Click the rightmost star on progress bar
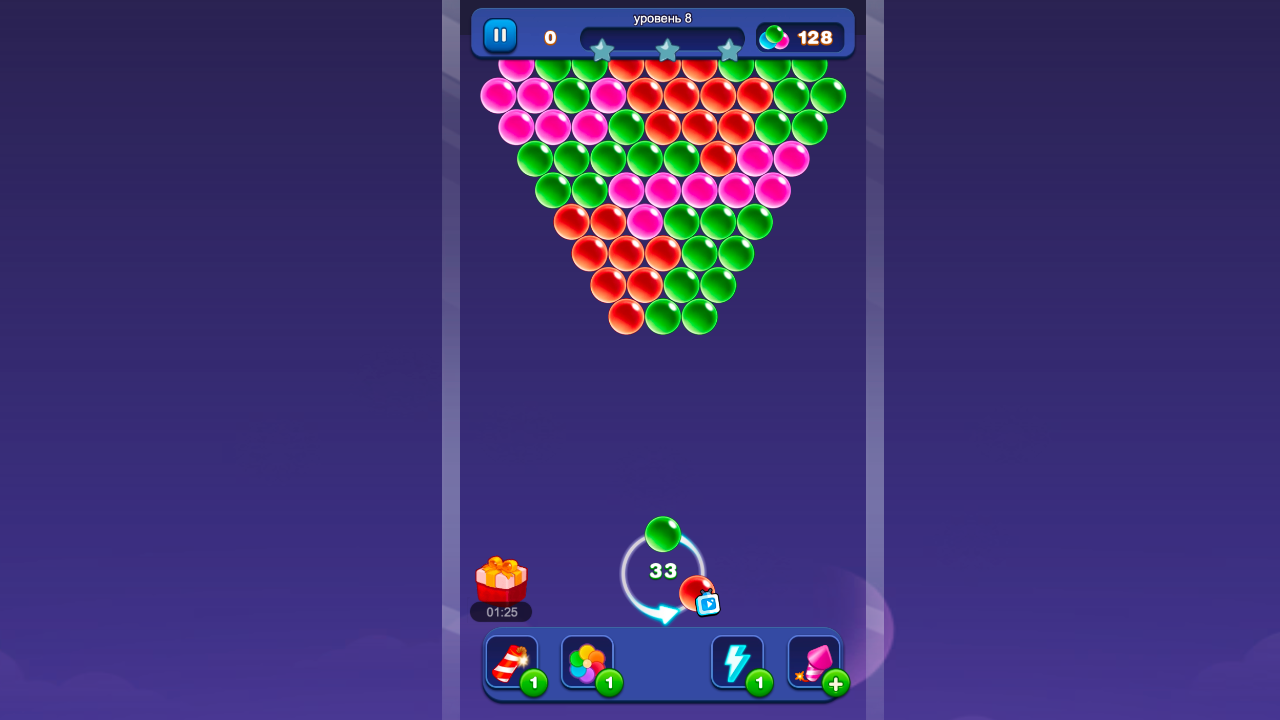 [x=731, y=48]
